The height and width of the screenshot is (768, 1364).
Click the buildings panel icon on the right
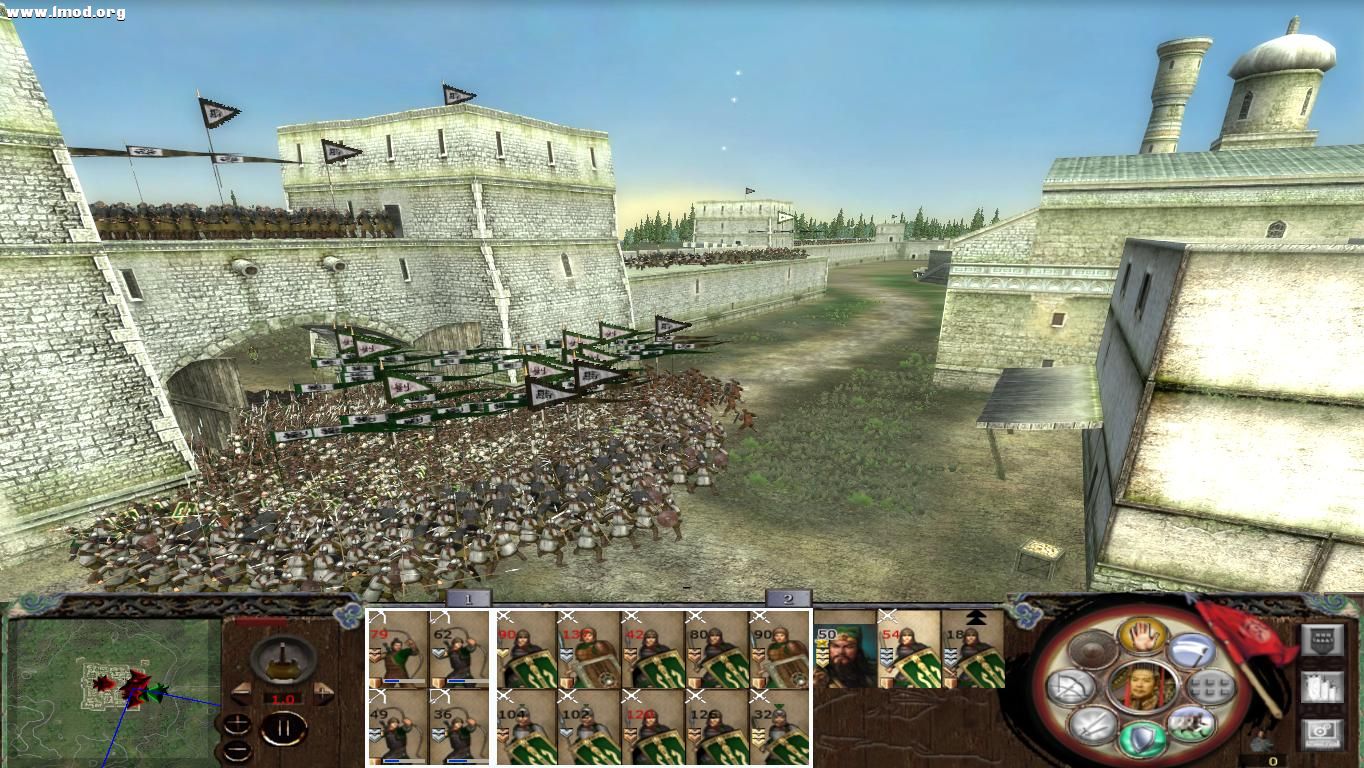[1322, 688]
